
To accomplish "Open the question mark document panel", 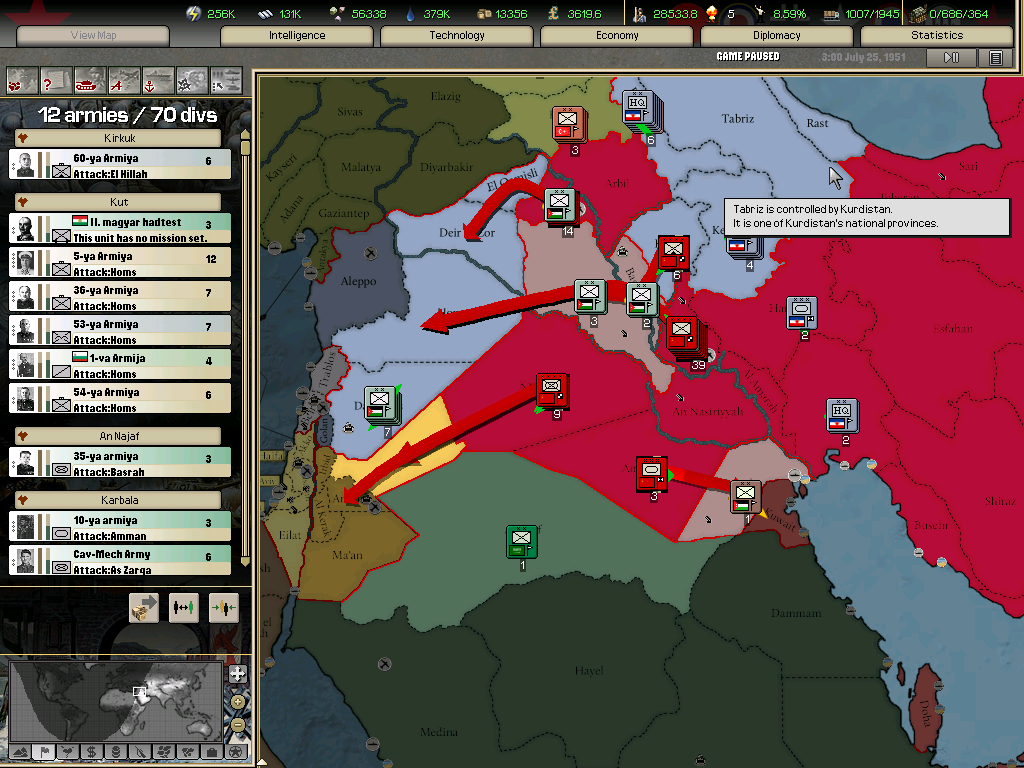I will (56, 79).
